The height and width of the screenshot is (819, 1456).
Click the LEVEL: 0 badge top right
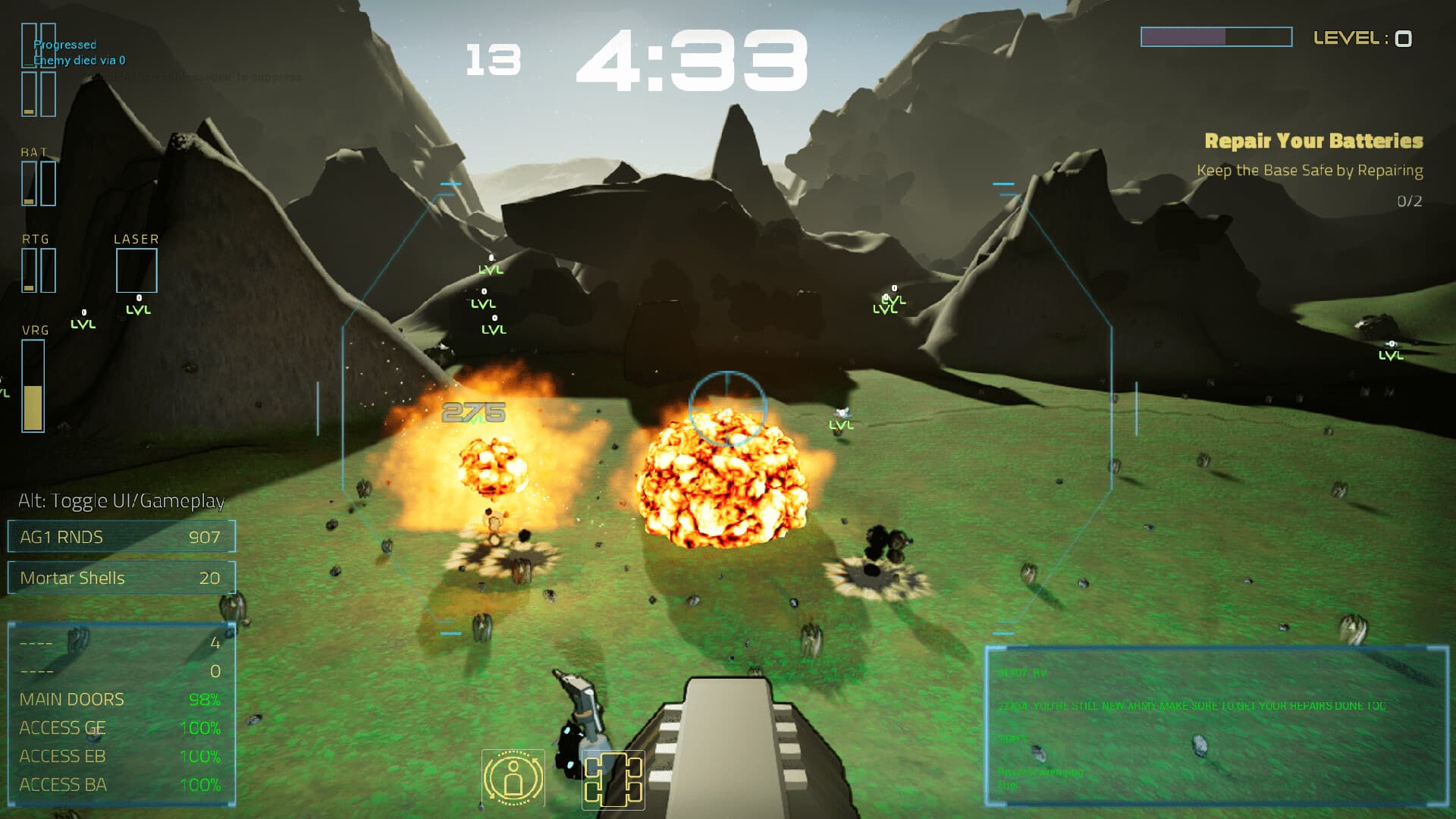[1361, 36]
